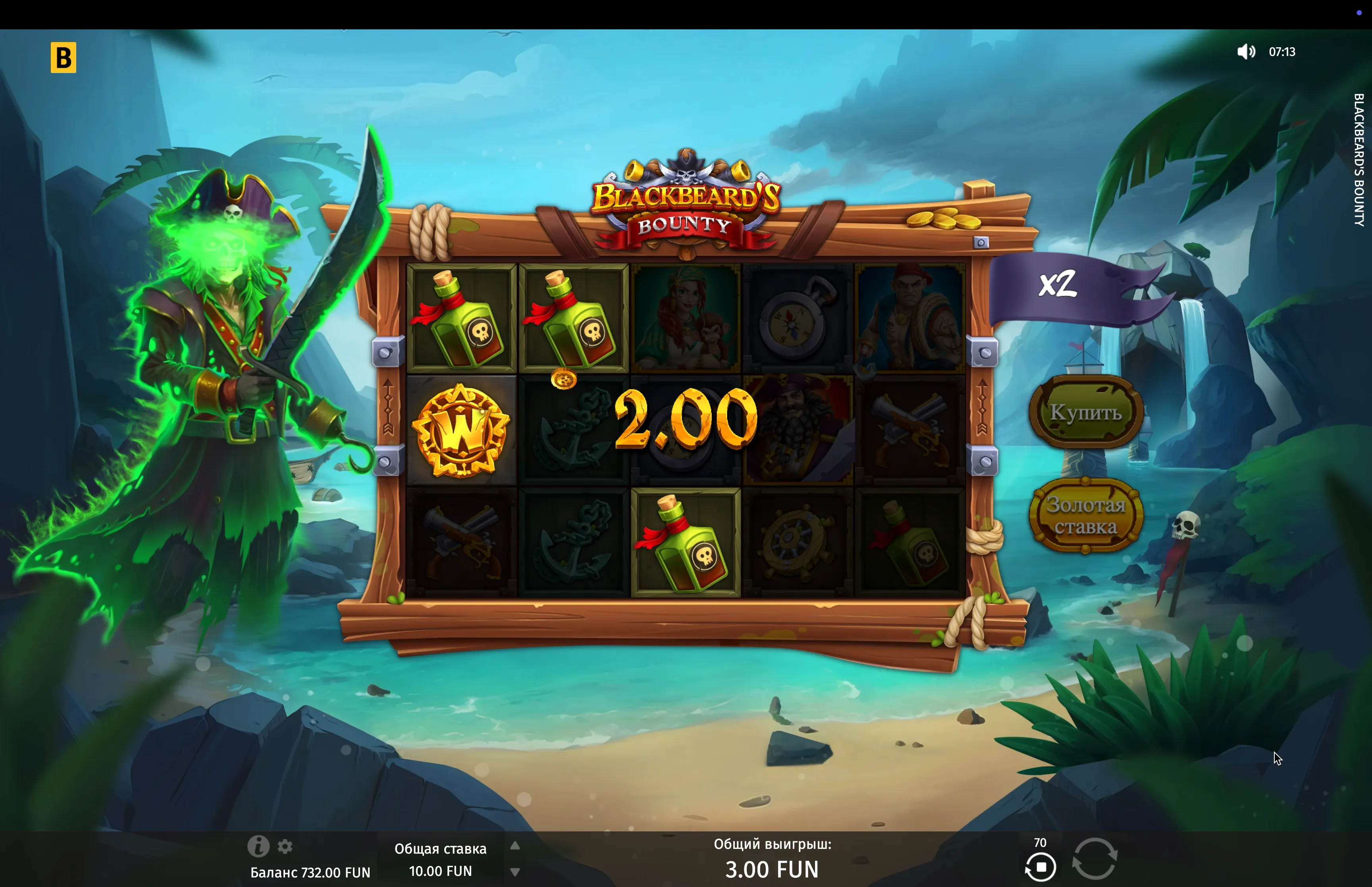Click the circular spin arrows button
Screen dimensions: 1372x887
(x=1095, y=858)
